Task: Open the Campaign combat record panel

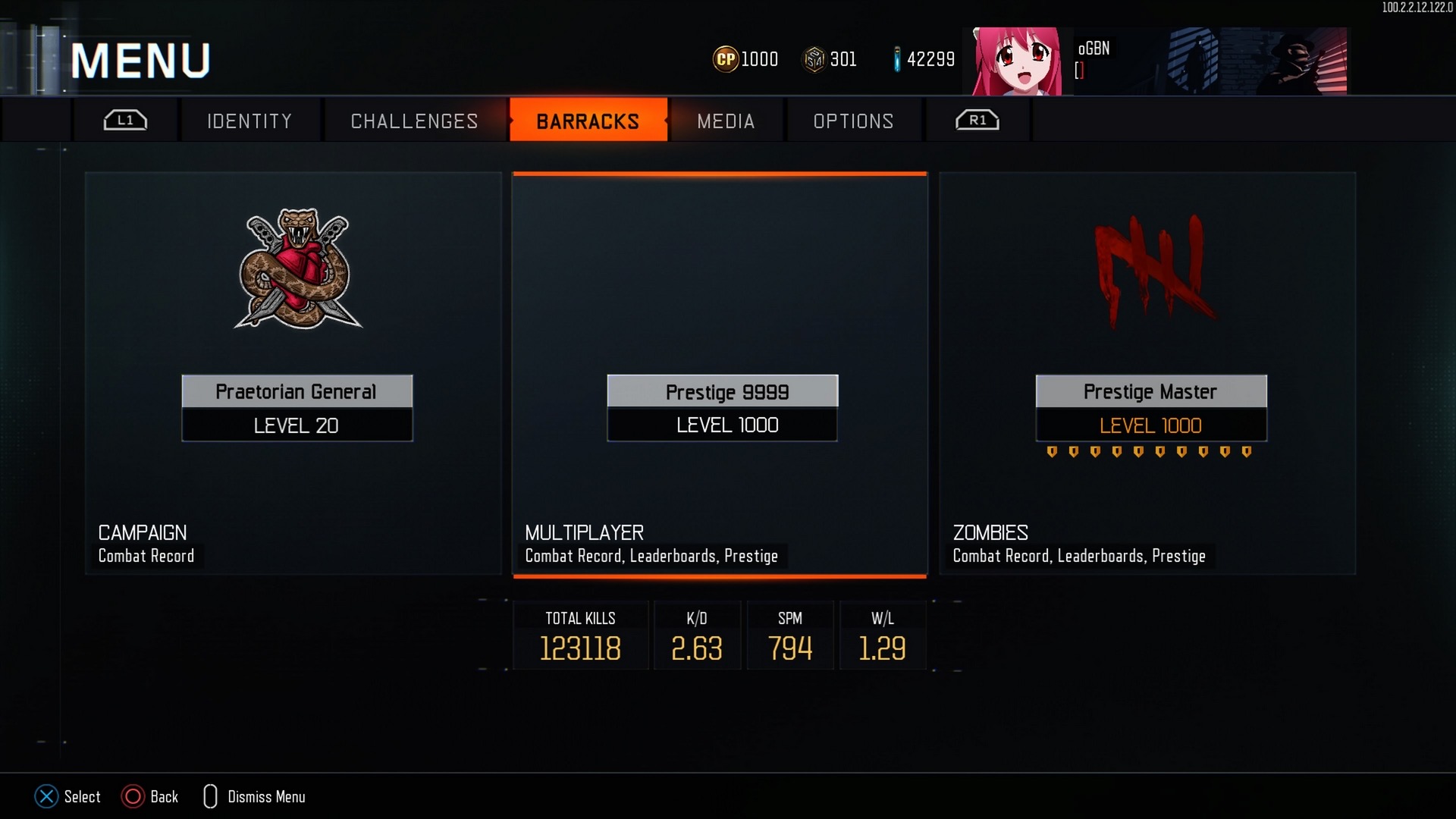Action: (293, 373)
